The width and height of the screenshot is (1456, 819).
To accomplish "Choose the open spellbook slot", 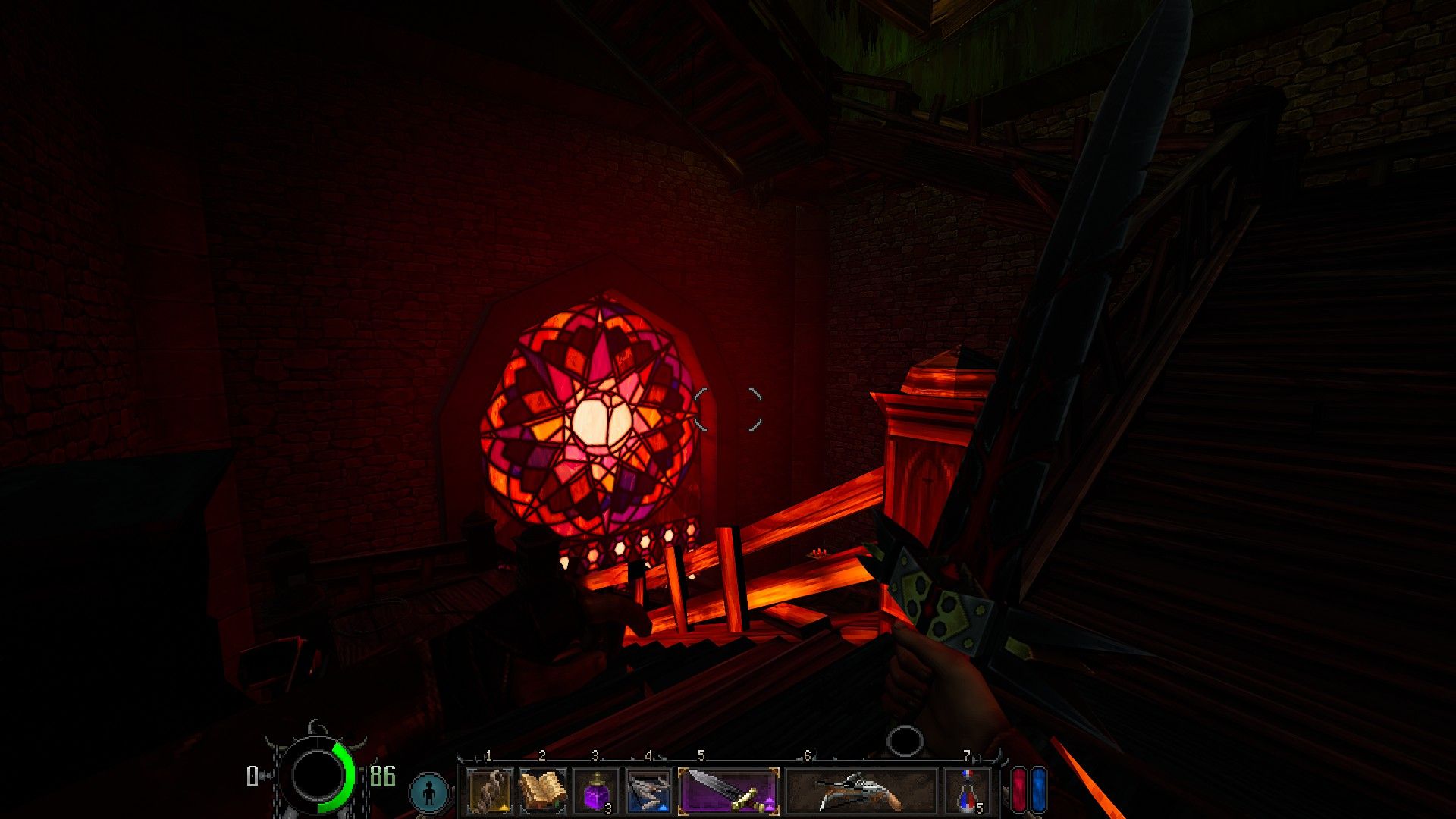I will [x=542, y=791].
